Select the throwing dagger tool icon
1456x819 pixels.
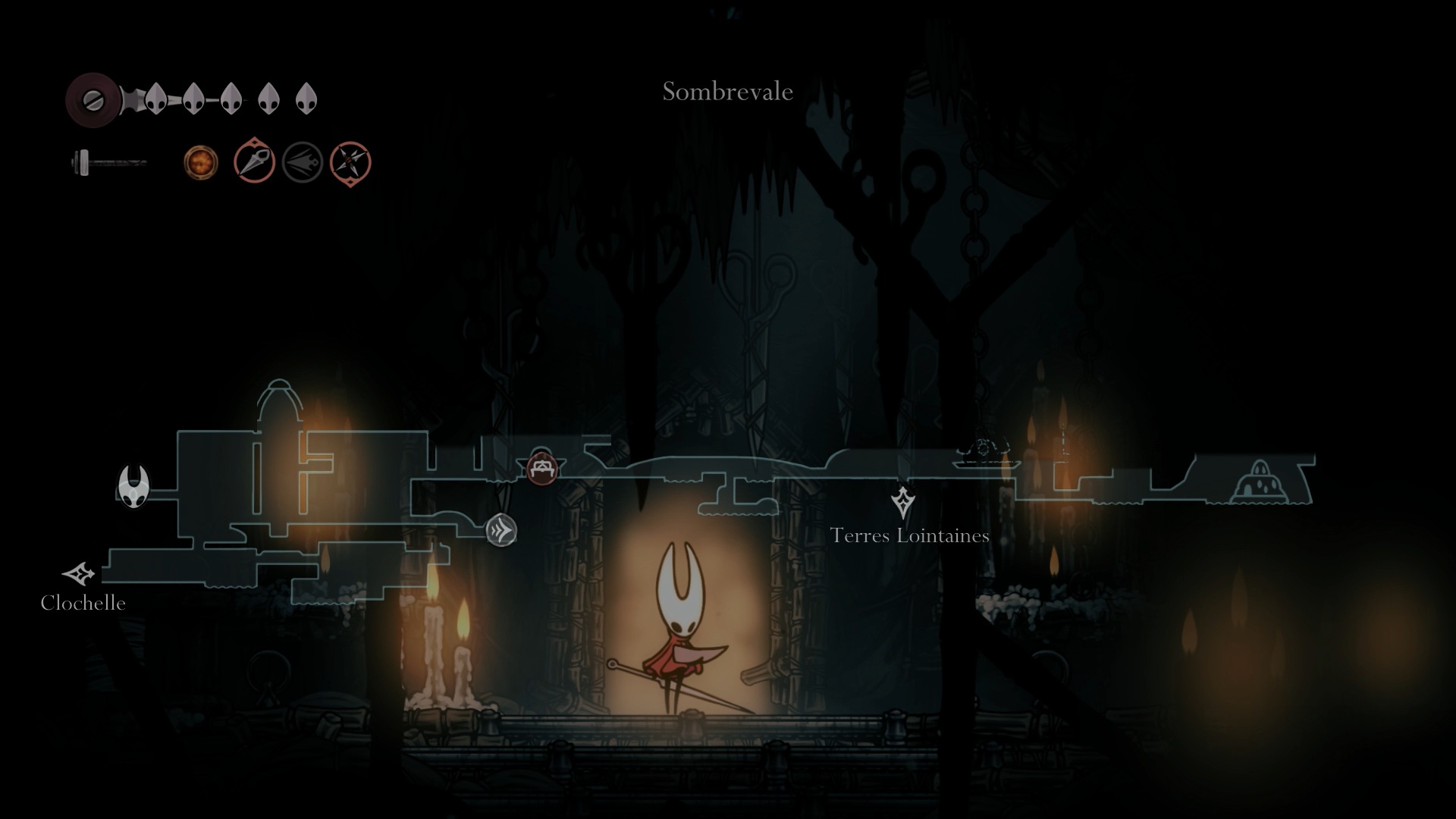pos(254,162)
